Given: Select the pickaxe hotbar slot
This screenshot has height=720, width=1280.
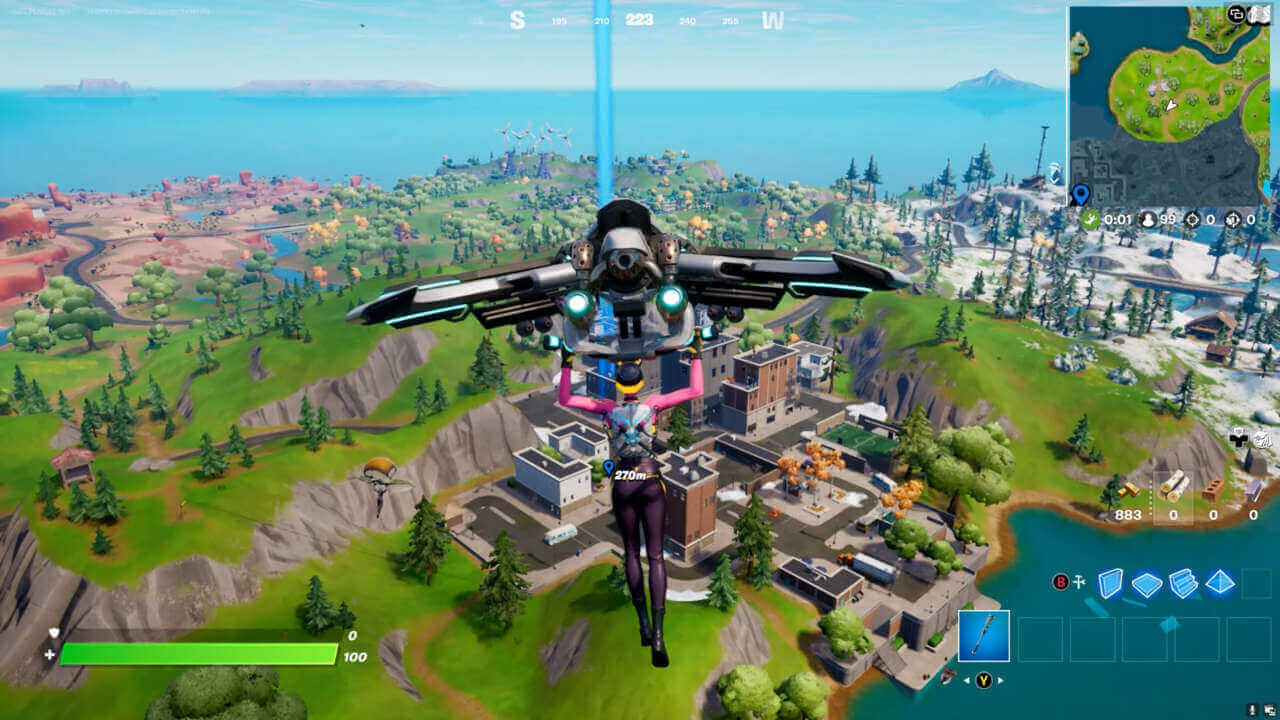Looking at the screenshot, I should pos(984,636).
